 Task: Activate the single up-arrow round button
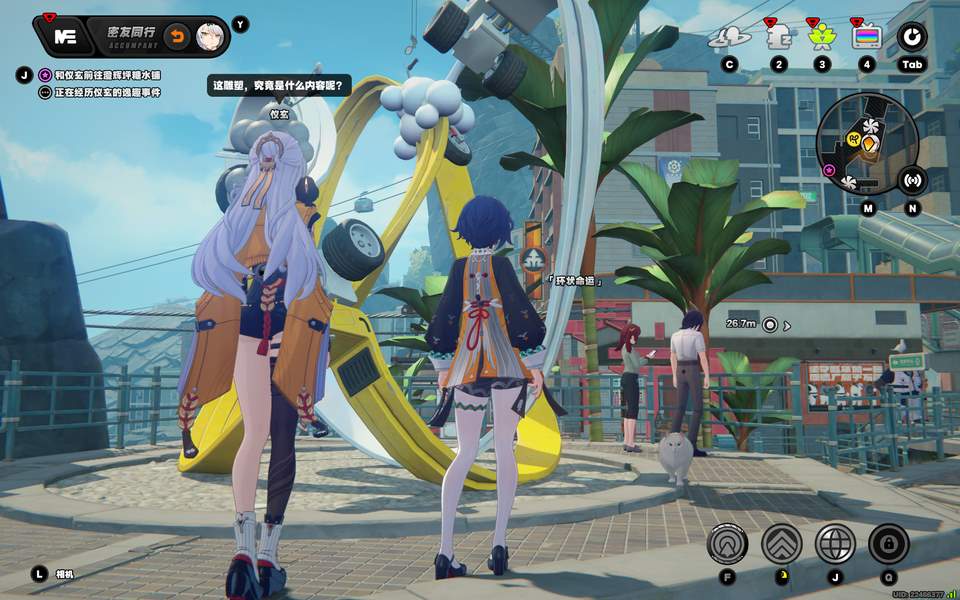(727, 544)
